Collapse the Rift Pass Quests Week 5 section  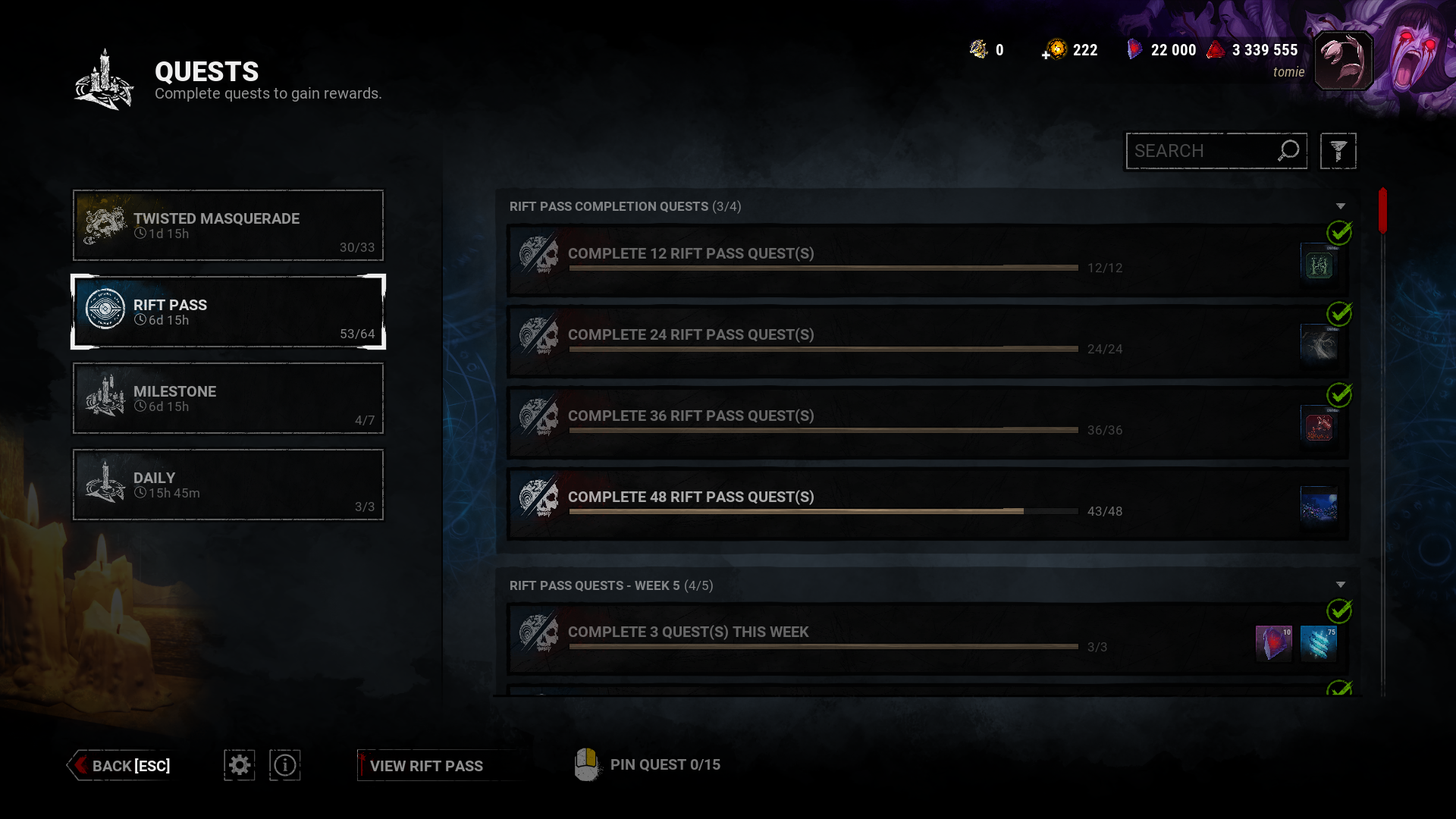(1341, 585)
